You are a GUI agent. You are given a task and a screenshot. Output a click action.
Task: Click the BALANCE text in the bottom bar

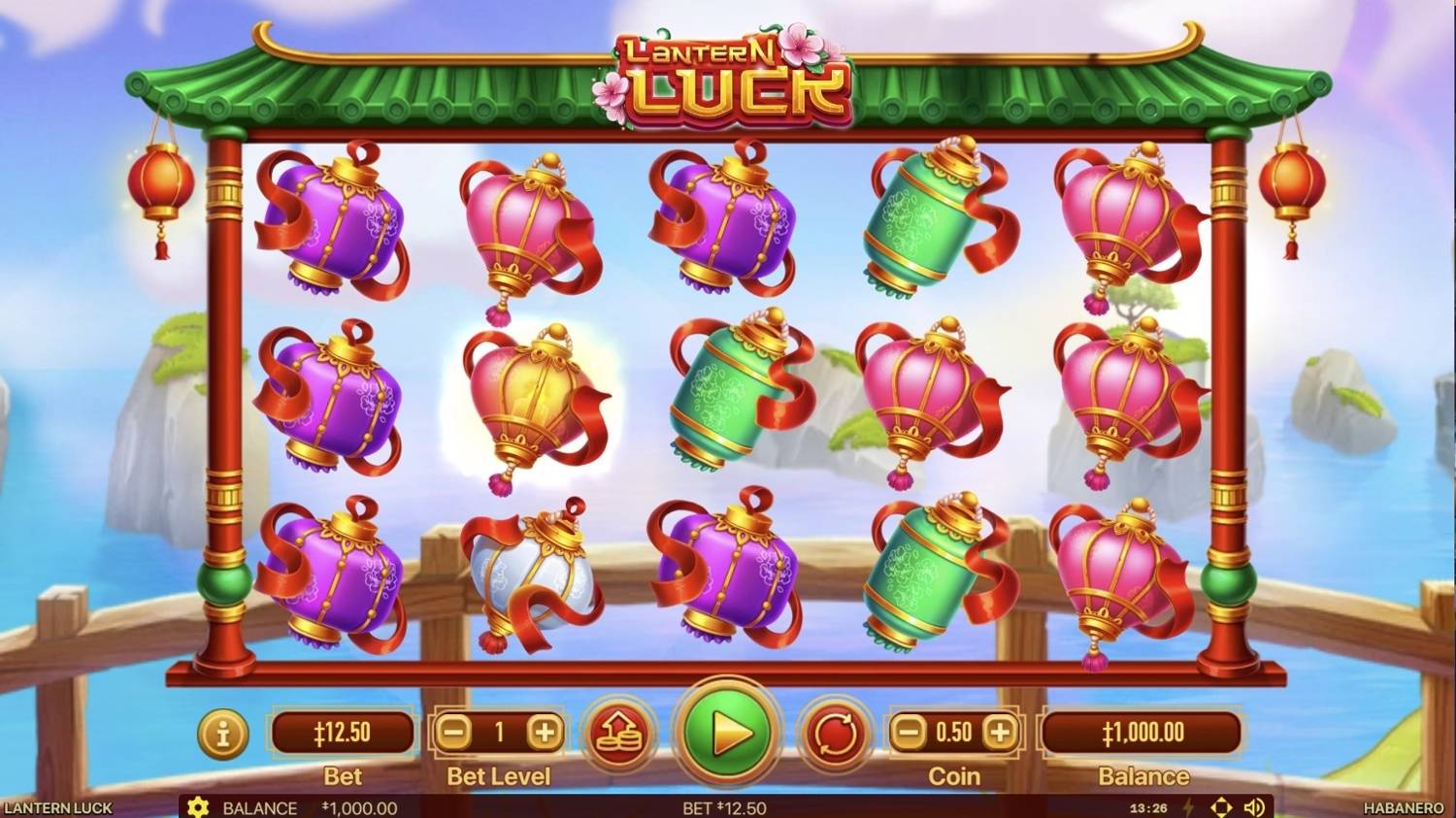(258, 807)
